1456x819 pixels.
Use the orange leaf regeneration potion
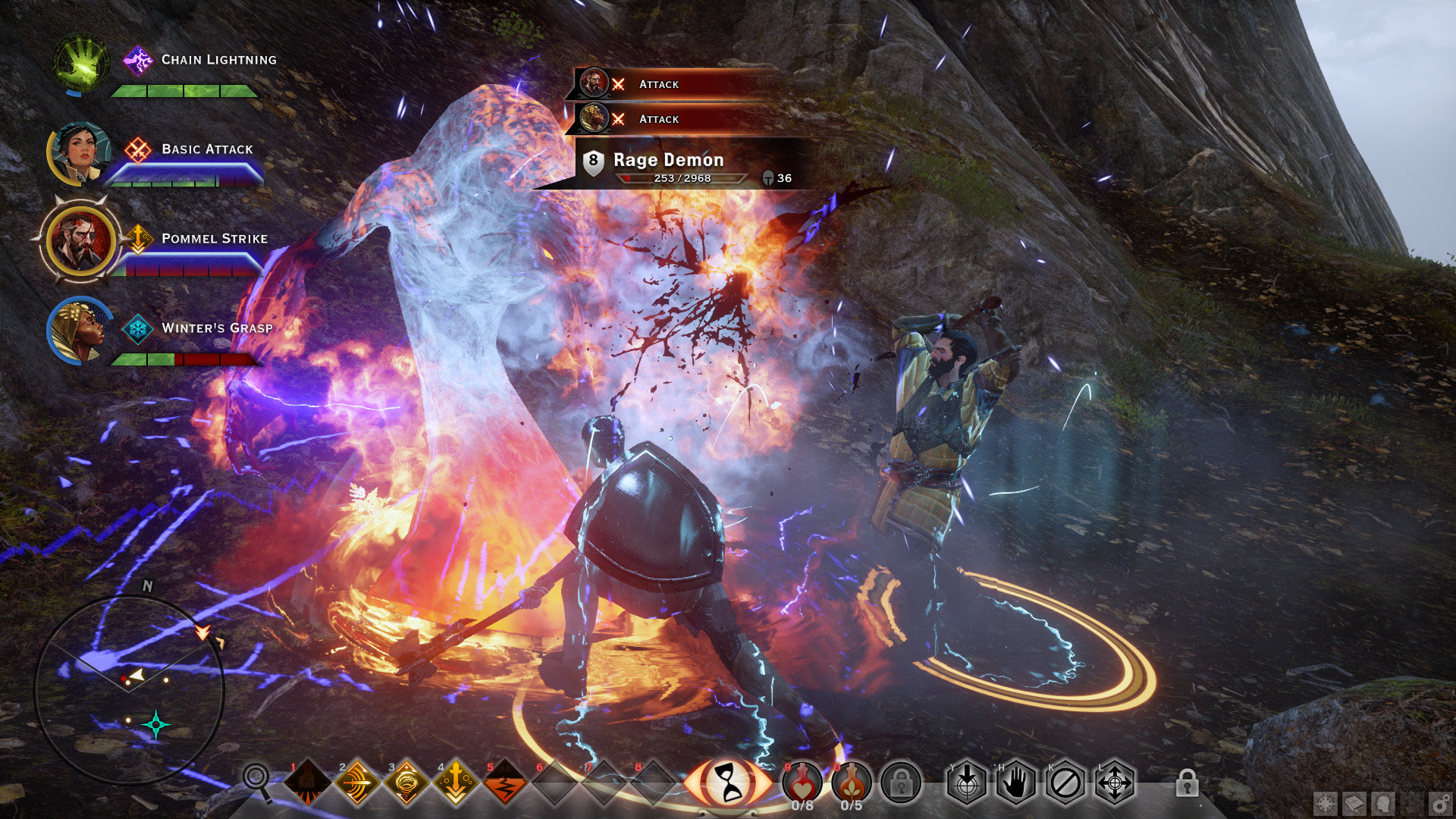pos(852,781)
